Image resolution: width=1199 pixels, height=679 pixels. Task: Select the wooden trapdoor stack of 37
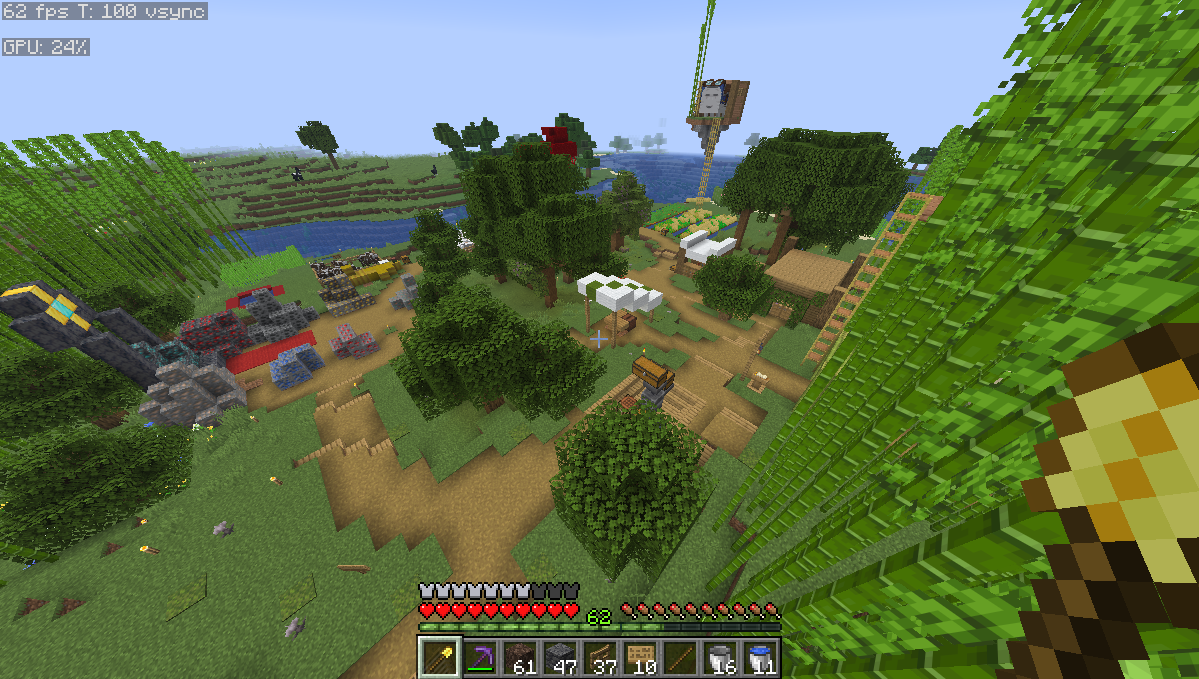[x=600, y=657]
